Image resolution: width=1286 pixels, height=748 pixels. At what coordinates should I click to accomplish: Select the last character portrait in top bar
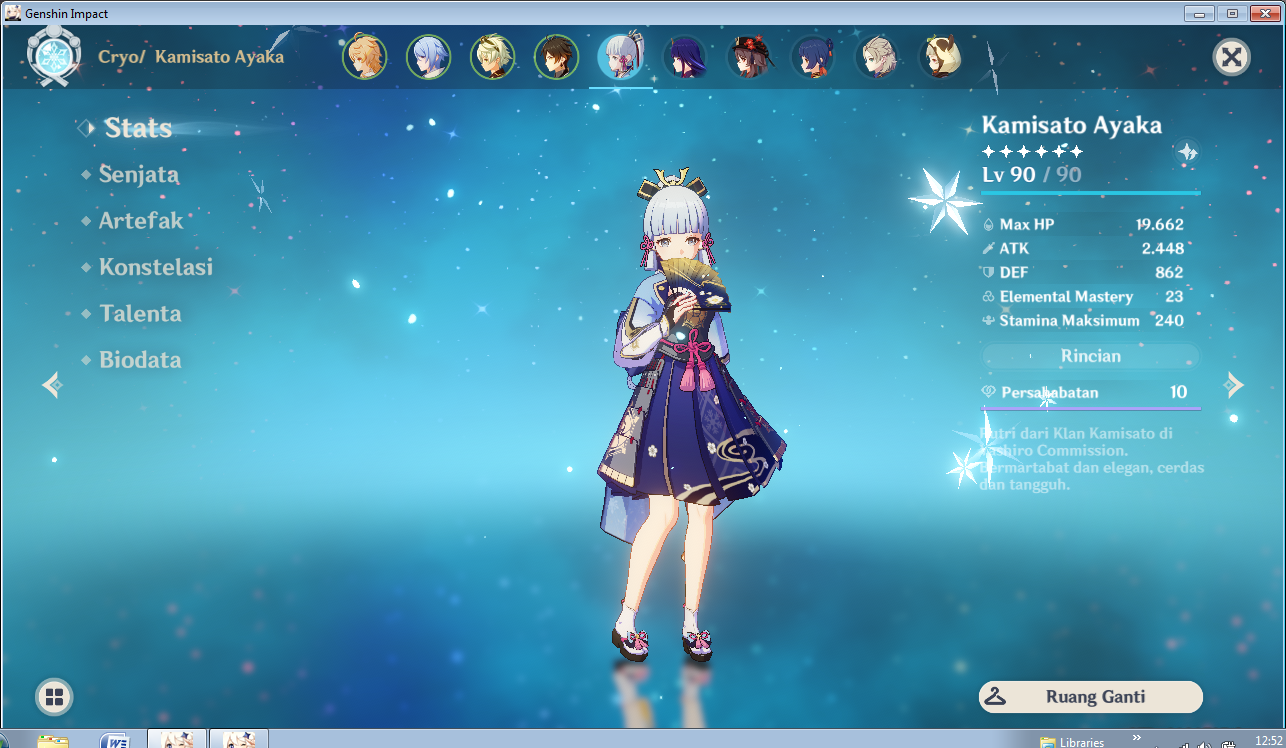[x=941, y=56]
